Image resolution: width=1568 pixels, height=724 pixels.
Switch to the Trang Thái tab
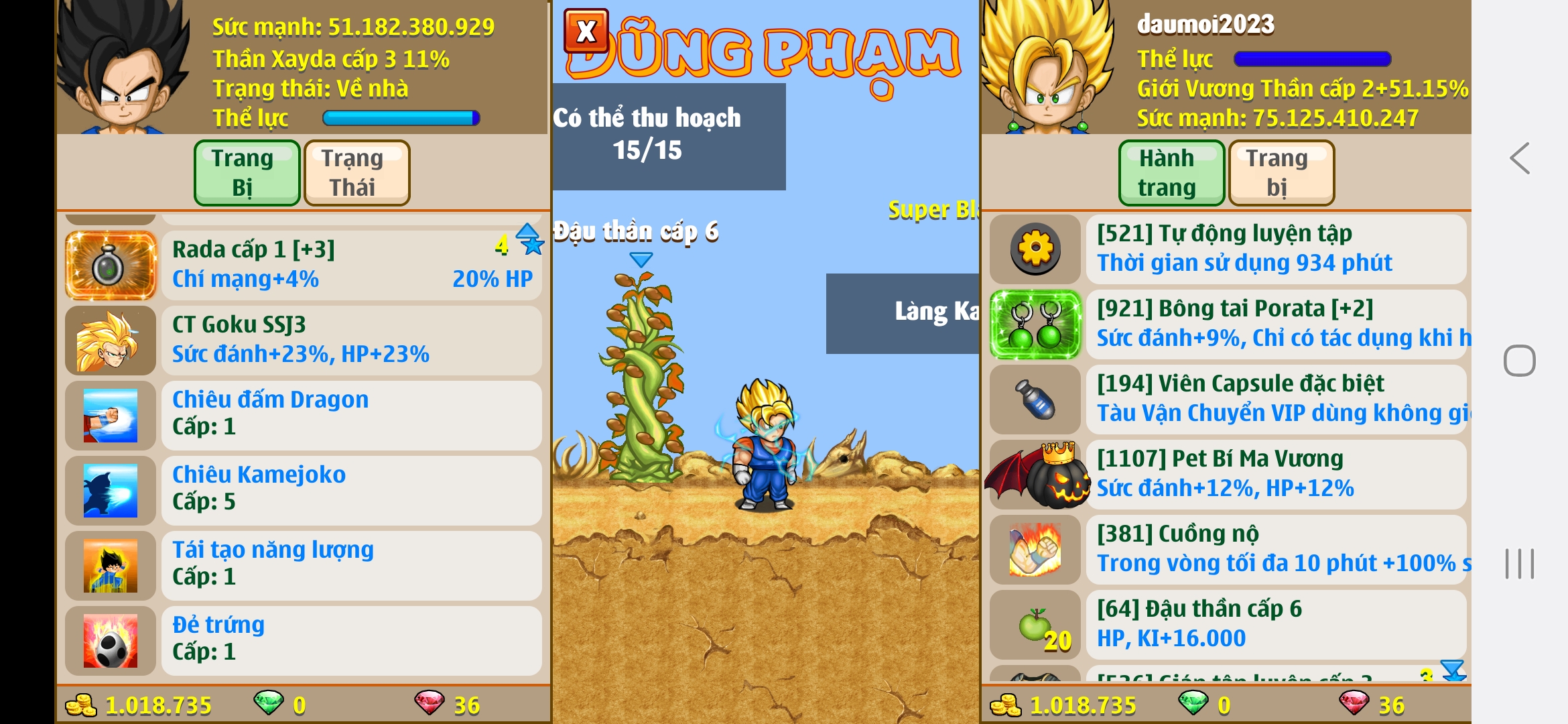[x=356, y=173]
